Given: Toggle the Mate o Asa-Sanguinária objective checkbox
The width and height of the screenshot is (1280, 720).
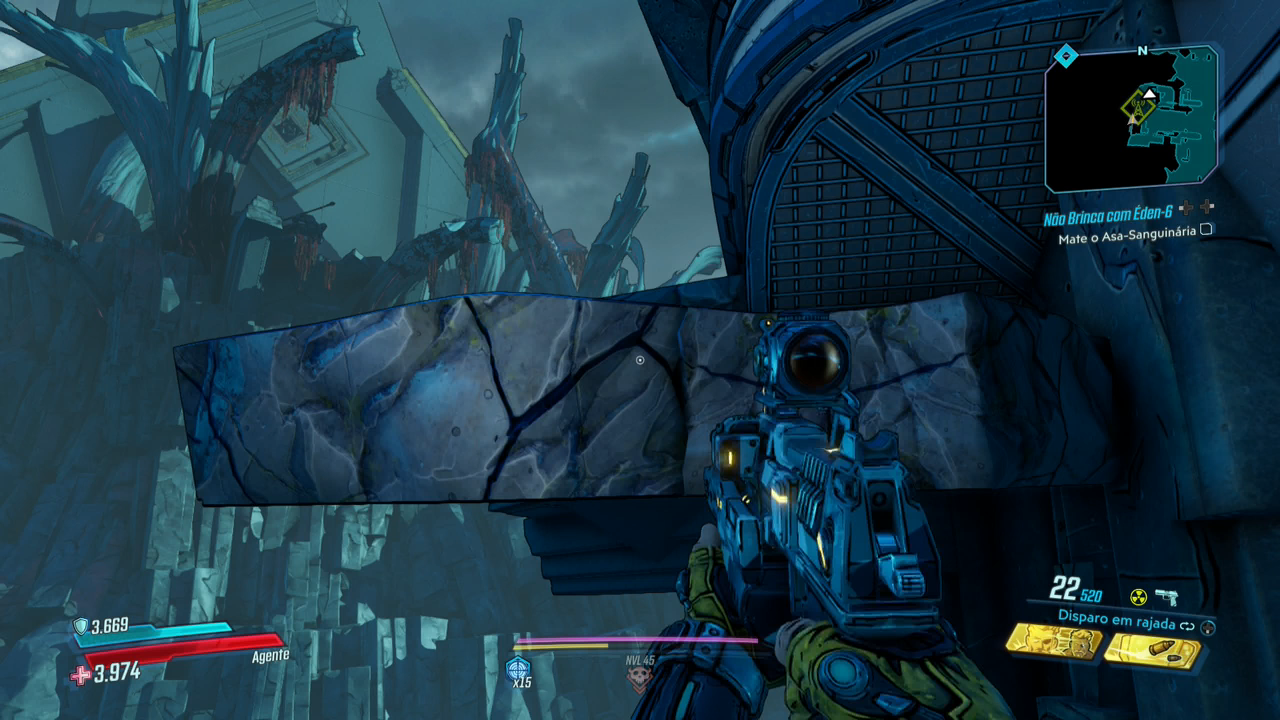Looking at the screenshot, I should (x=1206, y=229).
